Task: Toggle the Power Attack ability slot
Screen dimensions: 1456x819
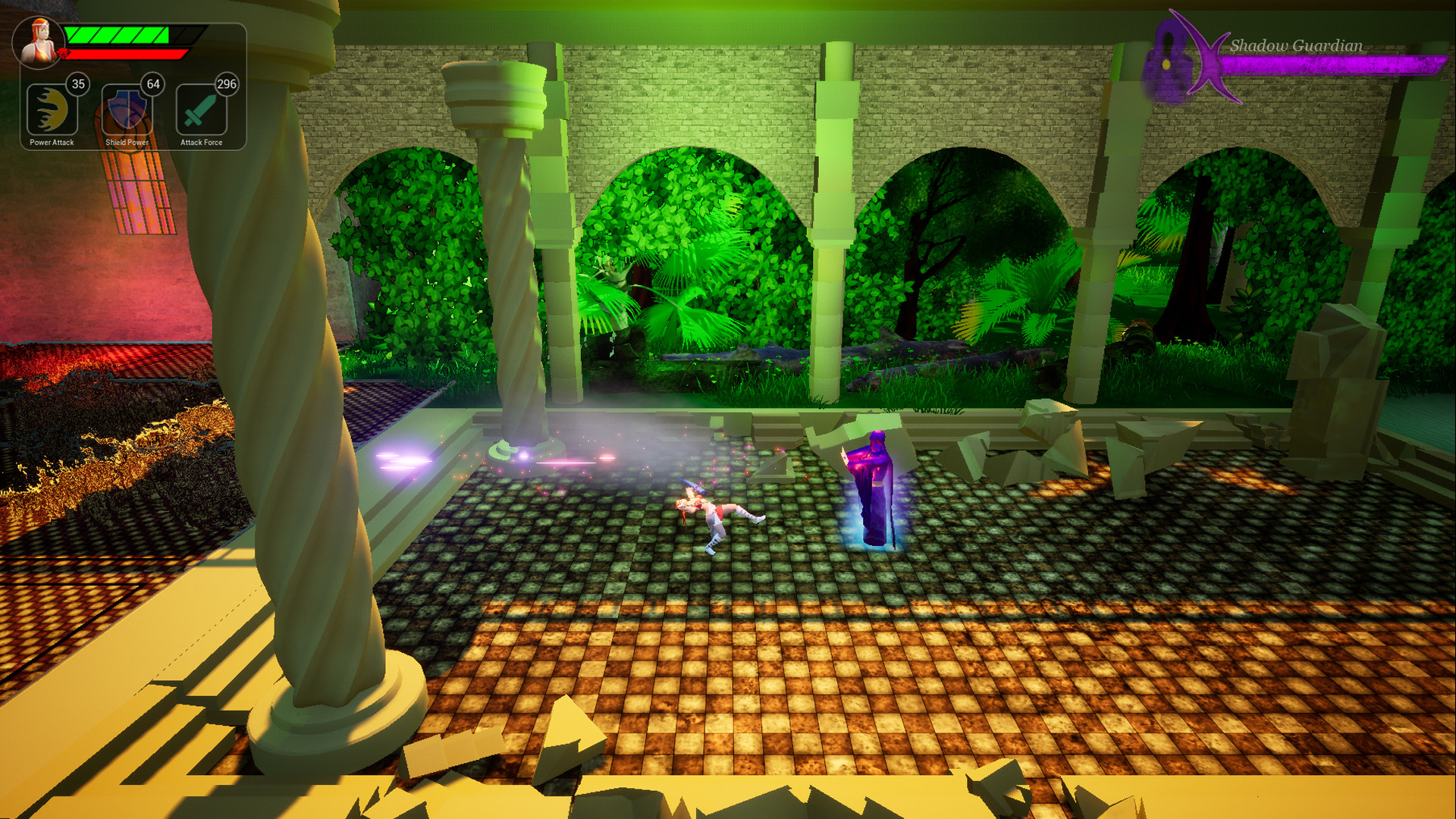Action: pyautogui.click(x=51, y=111)
